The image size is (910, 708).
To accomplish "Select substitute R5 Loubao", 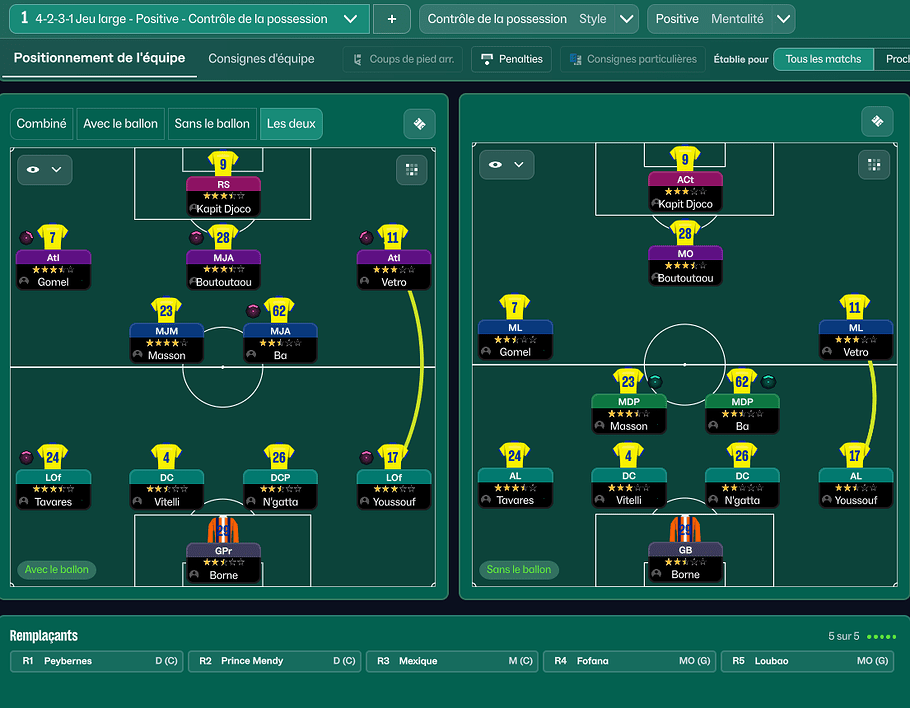I will tap(808, 661).
